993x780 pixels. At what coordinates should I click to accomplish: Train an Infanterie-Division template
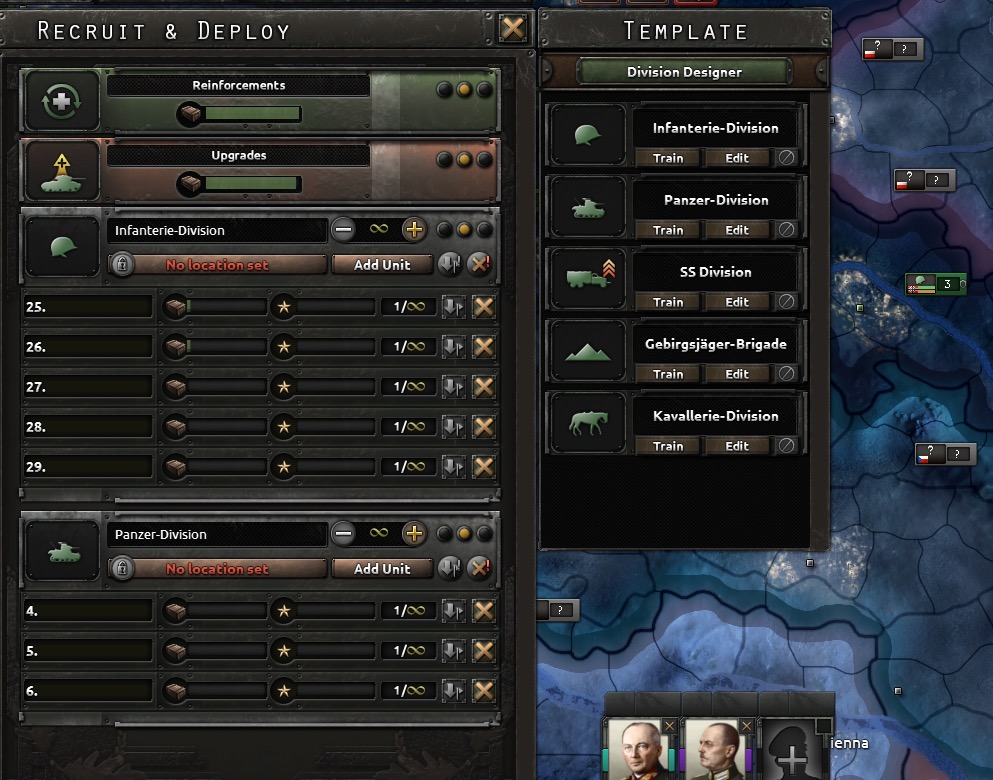[x=668, y=158]
